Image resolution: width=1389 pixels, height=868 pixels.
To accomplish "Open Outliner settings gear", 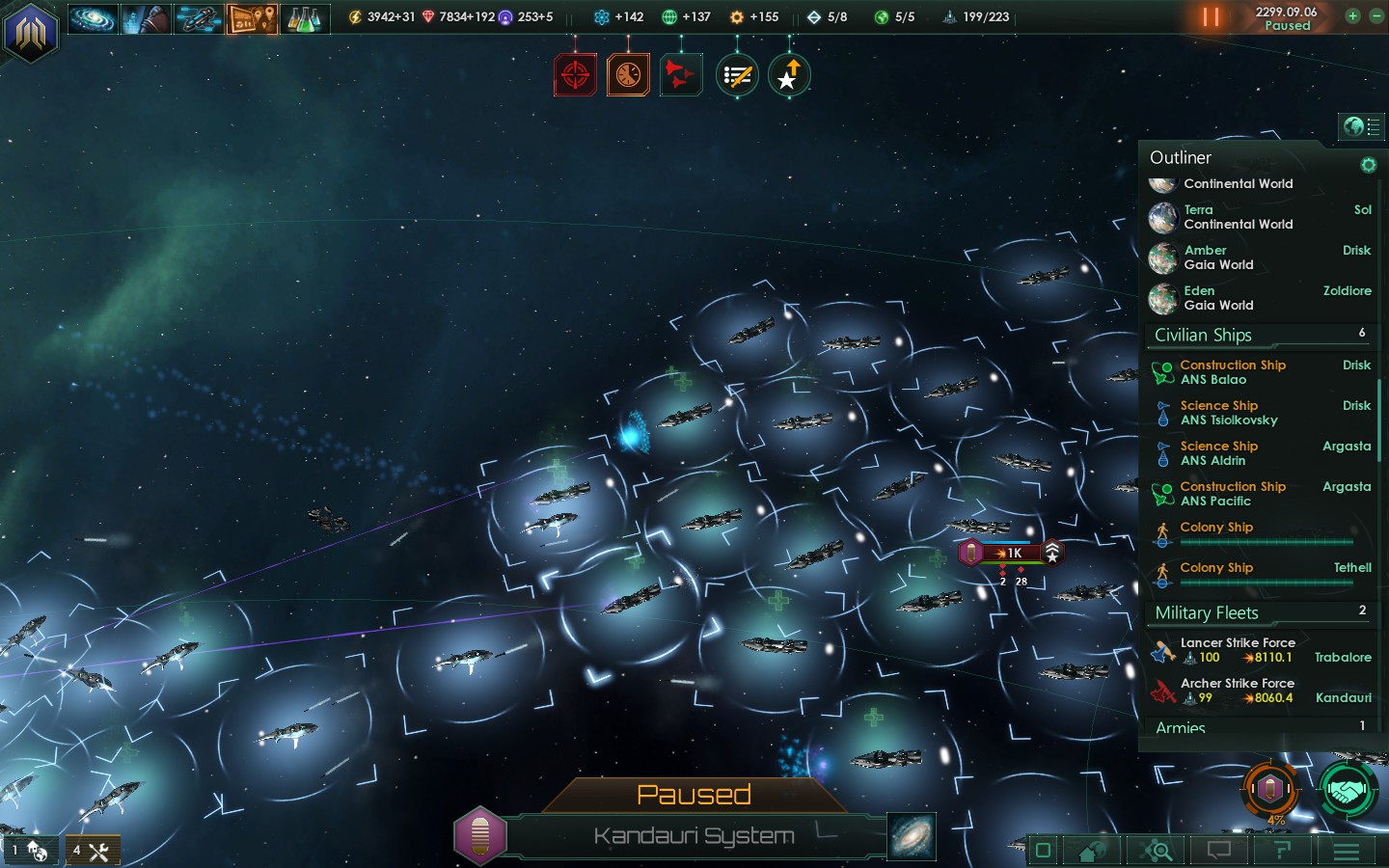I will click(1368, 165).
